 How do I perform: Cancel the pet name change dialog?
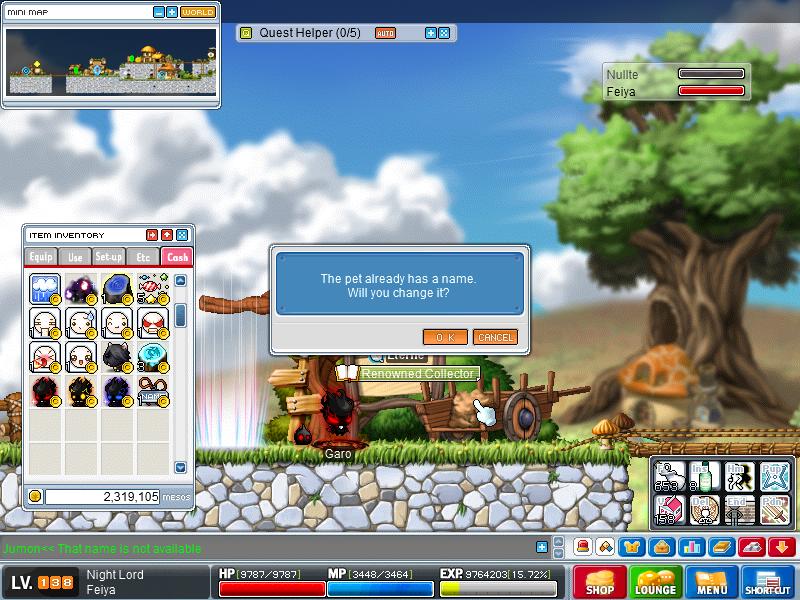pos(495,337)
